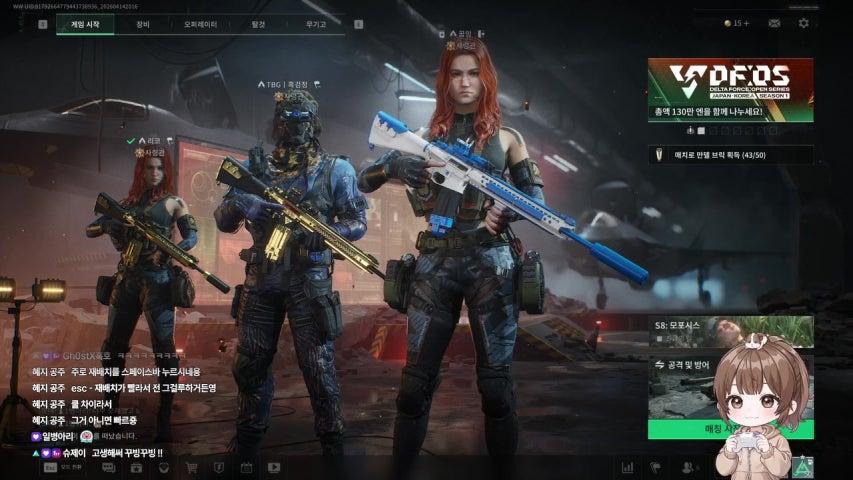The height and width of the screenshot is (480, 853).
Task: Open the friends list silhouette icon
Action: (687, 467)
